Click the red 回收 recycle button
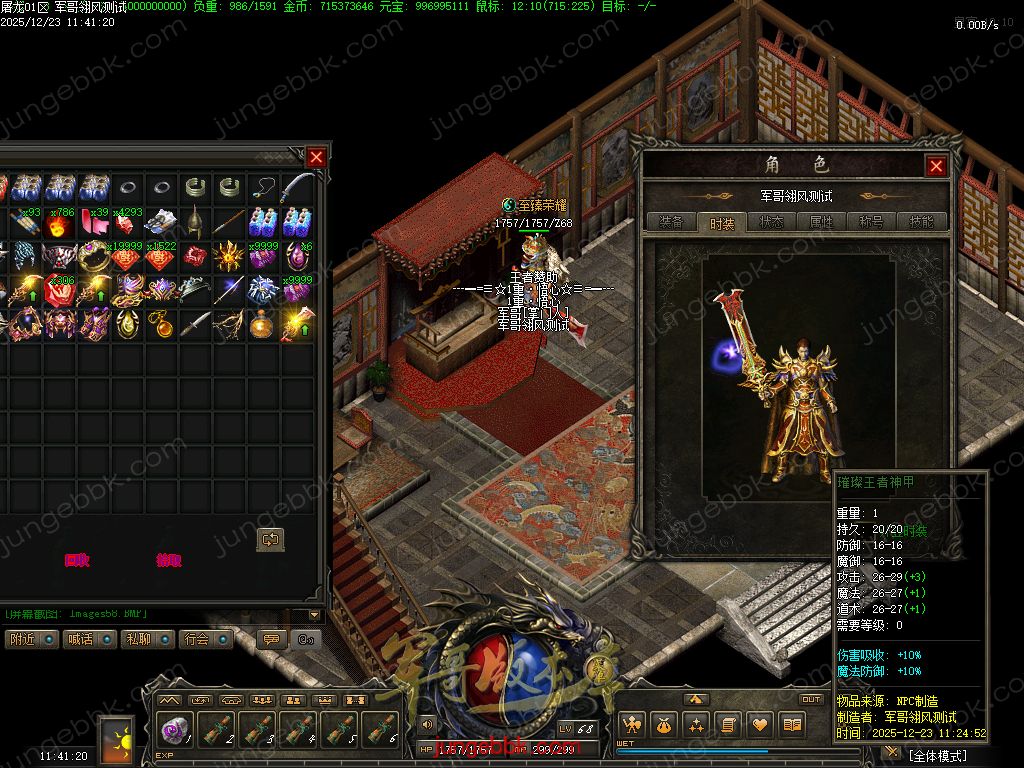This screenshot has width=1024, height=768. click(x=77, y=561)
